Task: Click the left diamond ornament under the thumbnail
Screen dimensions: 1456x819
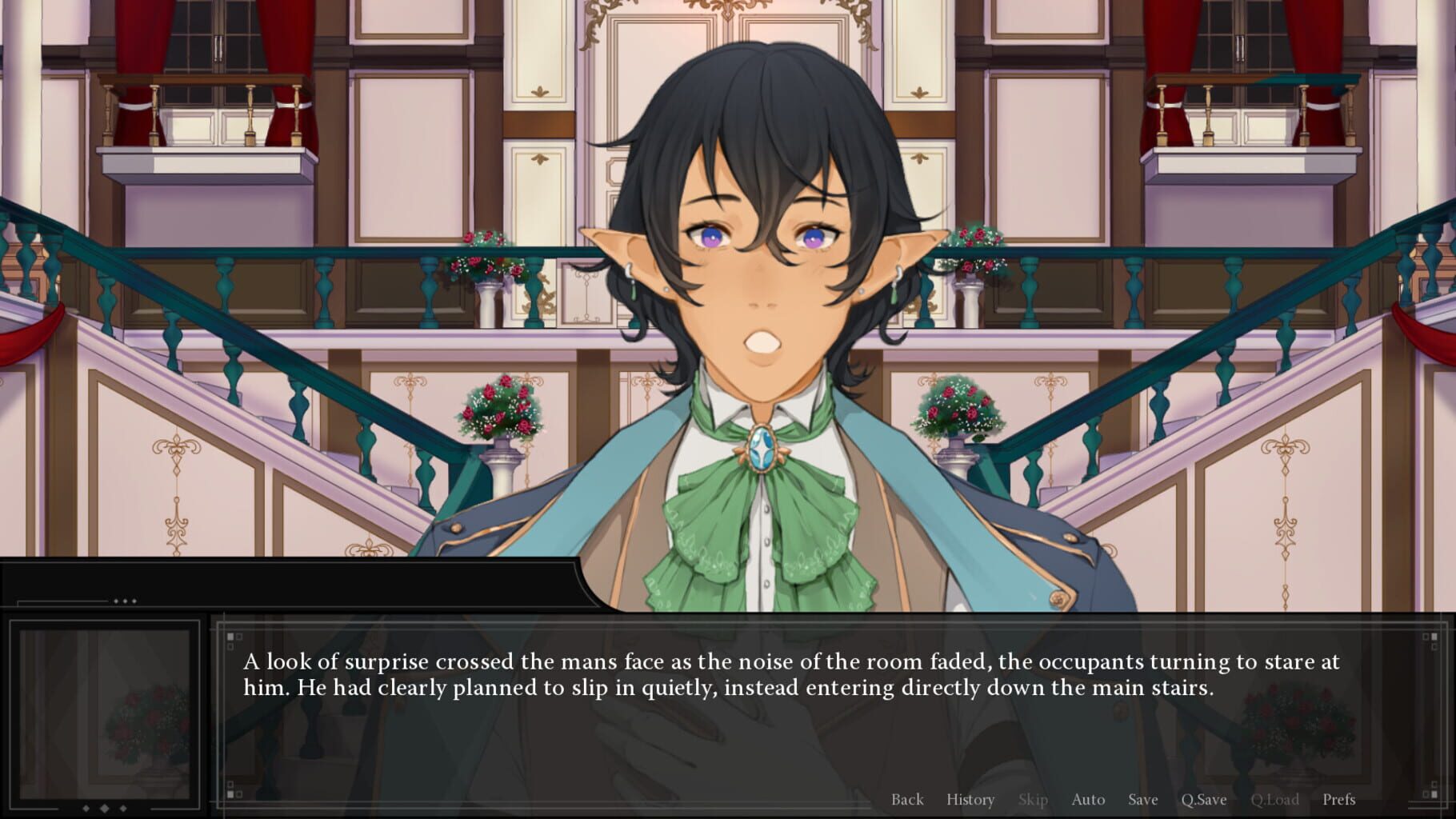Action: click(x=86, y=809)
